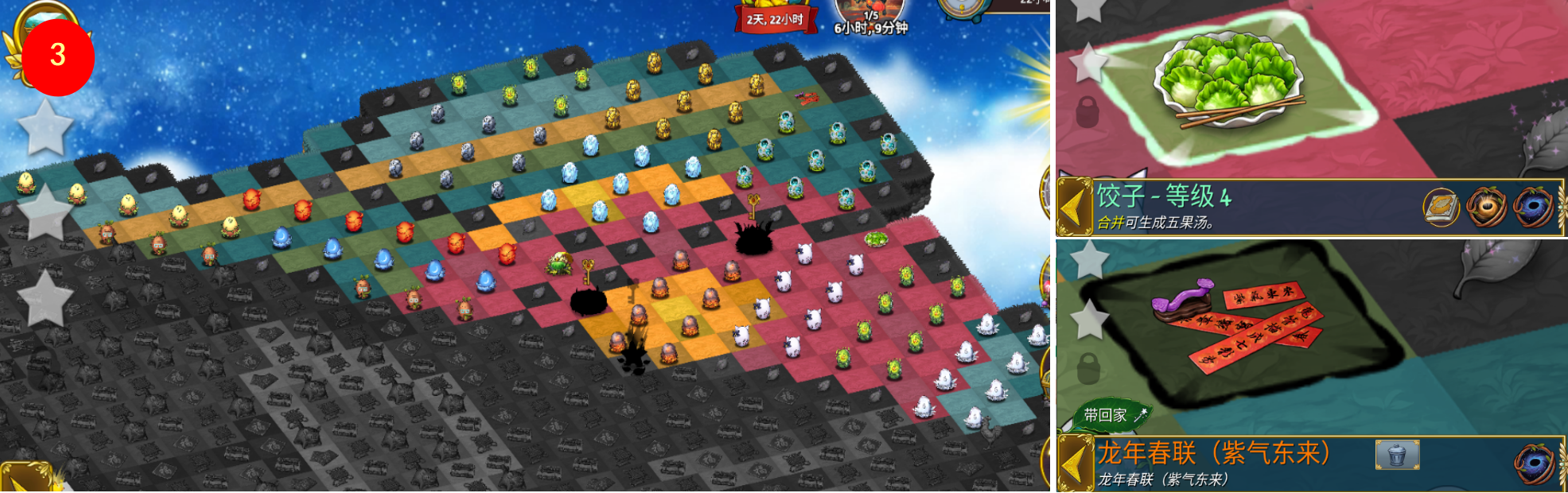The height and width of the screenshot is (493, 1568).
Task: Open the alarm clock timer icon
Action: point(962,8)
